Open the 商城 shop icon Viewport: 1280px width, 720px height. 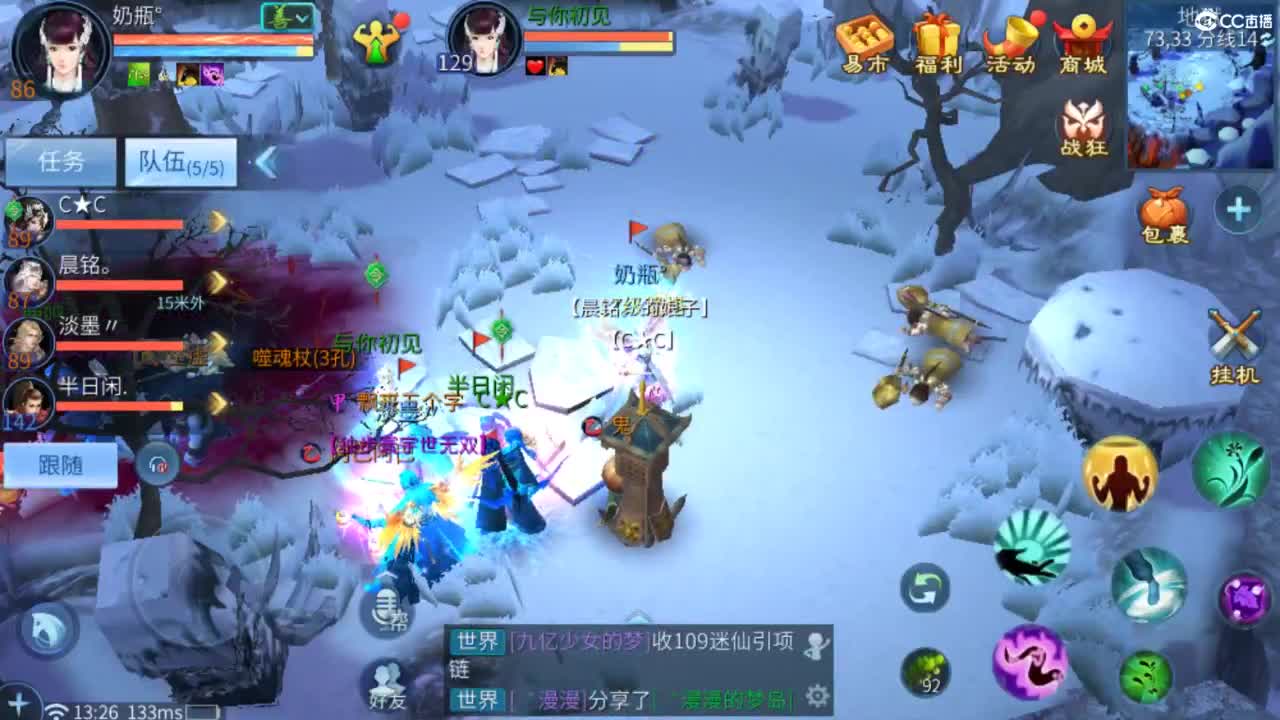click(1083, 35)
